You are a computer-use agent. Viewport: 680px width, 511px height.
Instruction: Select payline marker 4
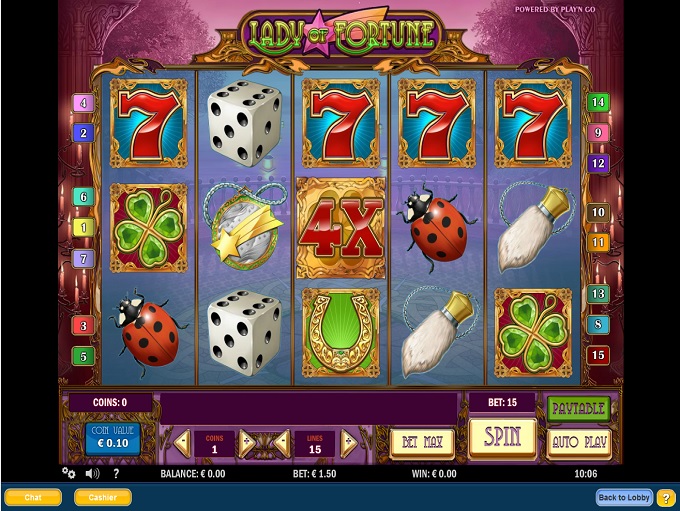[x=82, y=103]
